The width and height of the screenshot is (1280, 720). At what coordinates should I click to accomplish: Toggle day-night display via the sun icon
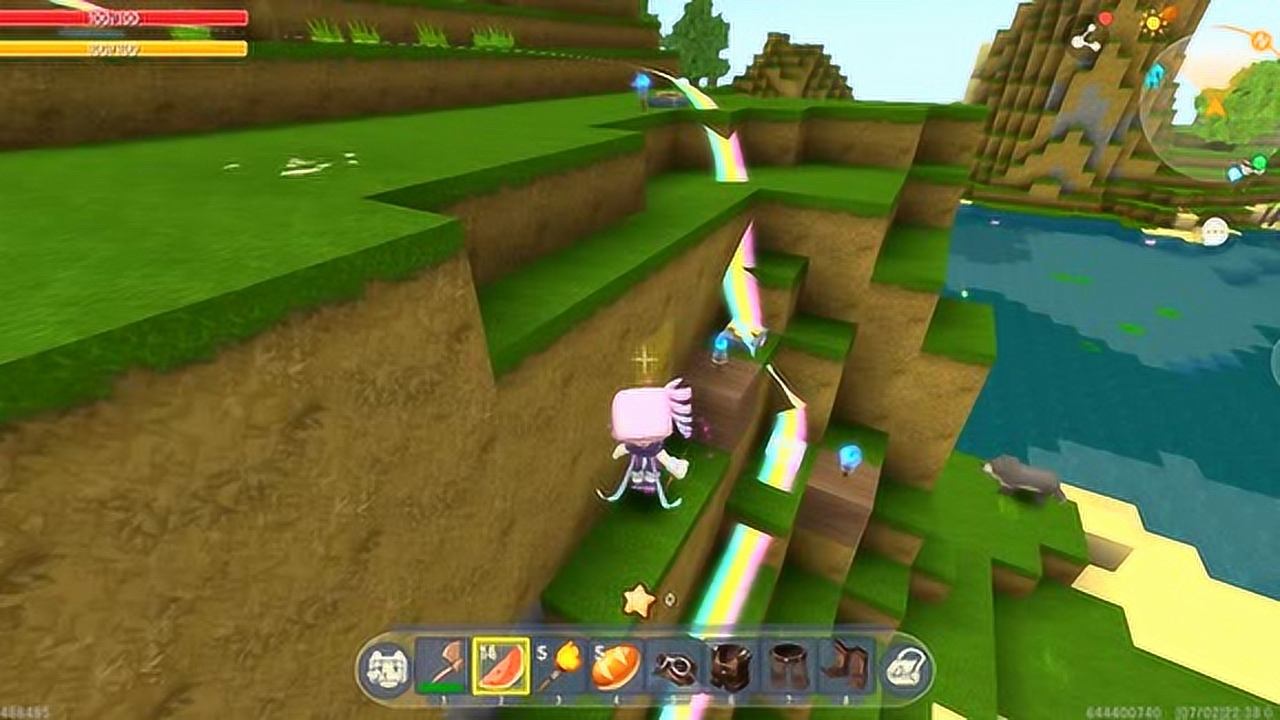coord(1153,22)
